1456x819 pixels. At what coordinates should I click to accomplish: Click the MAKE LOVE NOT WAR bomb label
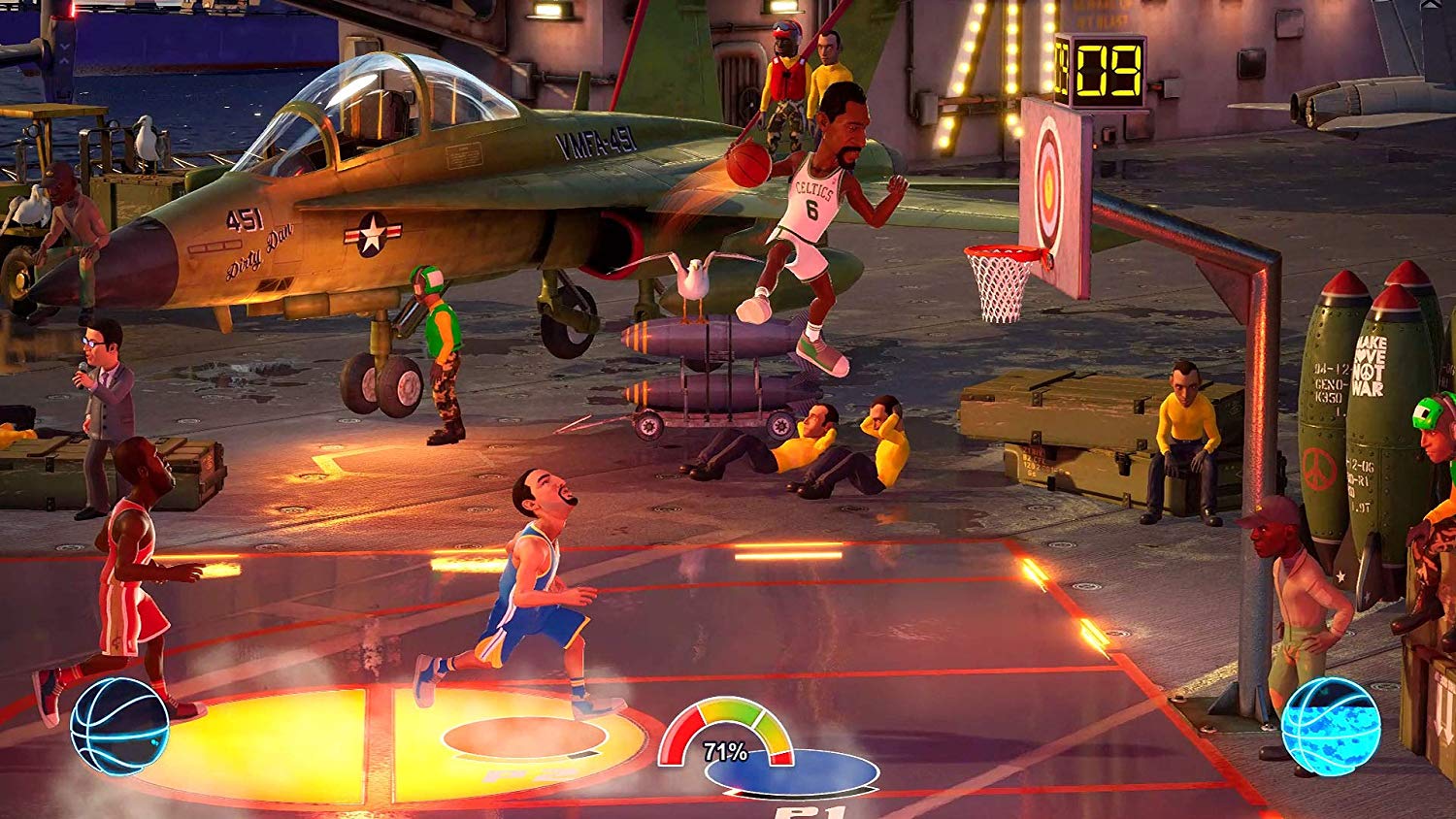point(1369,369)
